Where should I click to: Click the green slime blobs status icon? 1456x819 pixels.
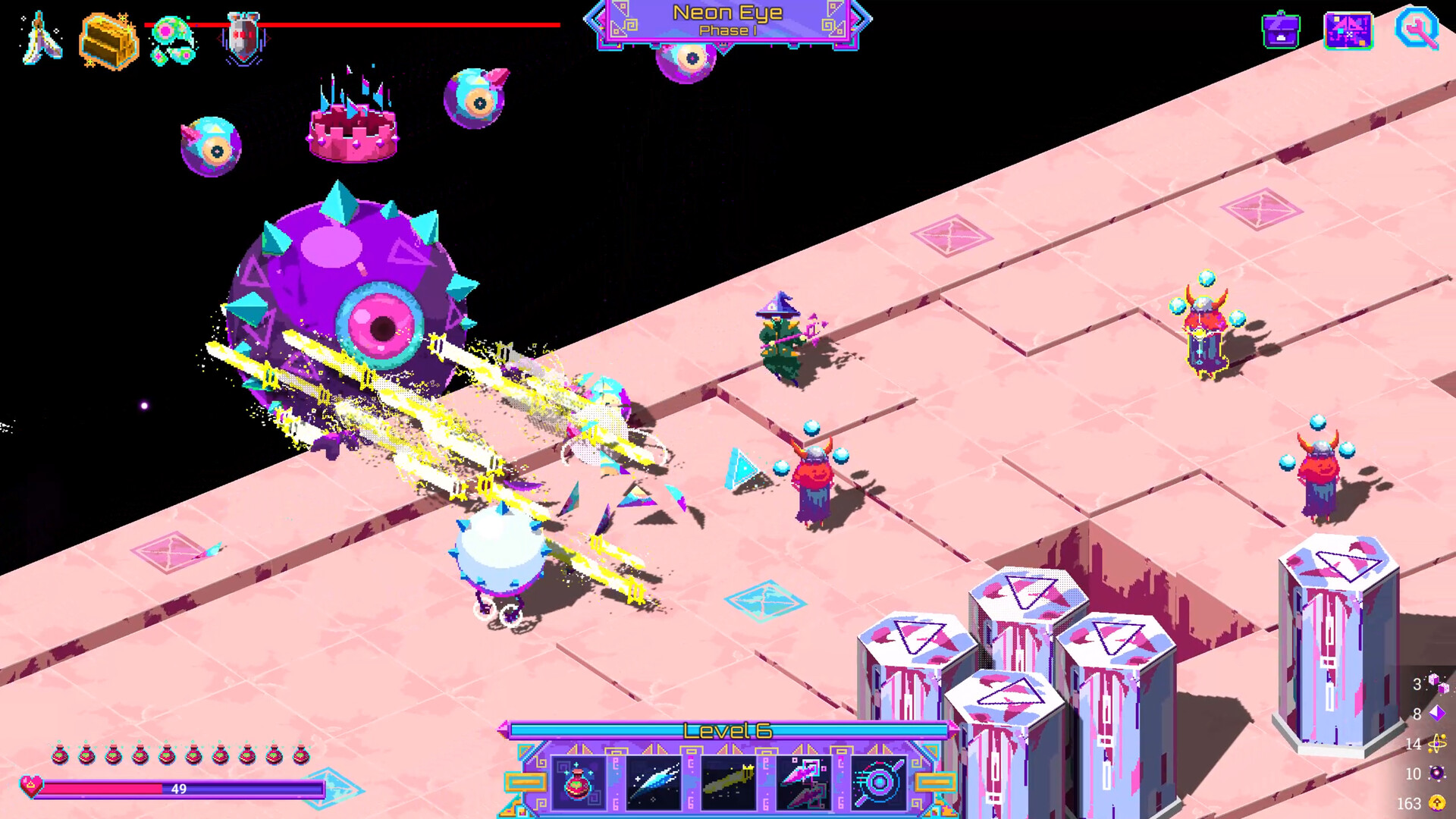click(x=173, y=41)
